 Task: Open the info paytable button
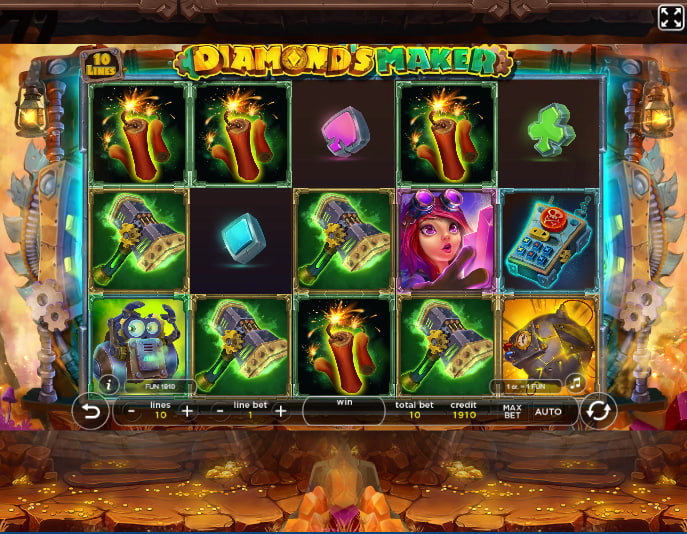point(108,384)
